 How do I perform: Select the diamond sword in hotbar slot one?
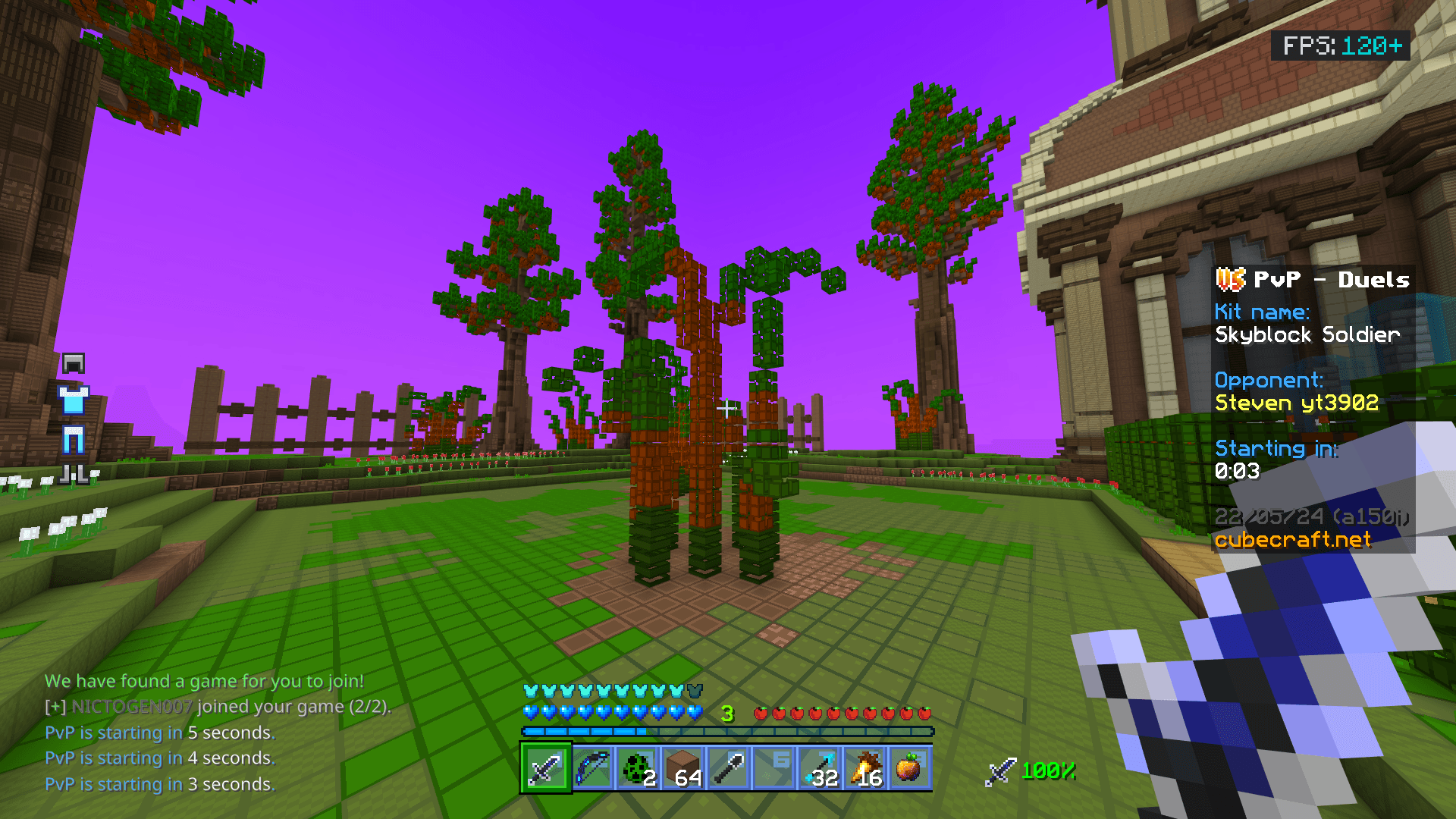click(x=546, y=768)
